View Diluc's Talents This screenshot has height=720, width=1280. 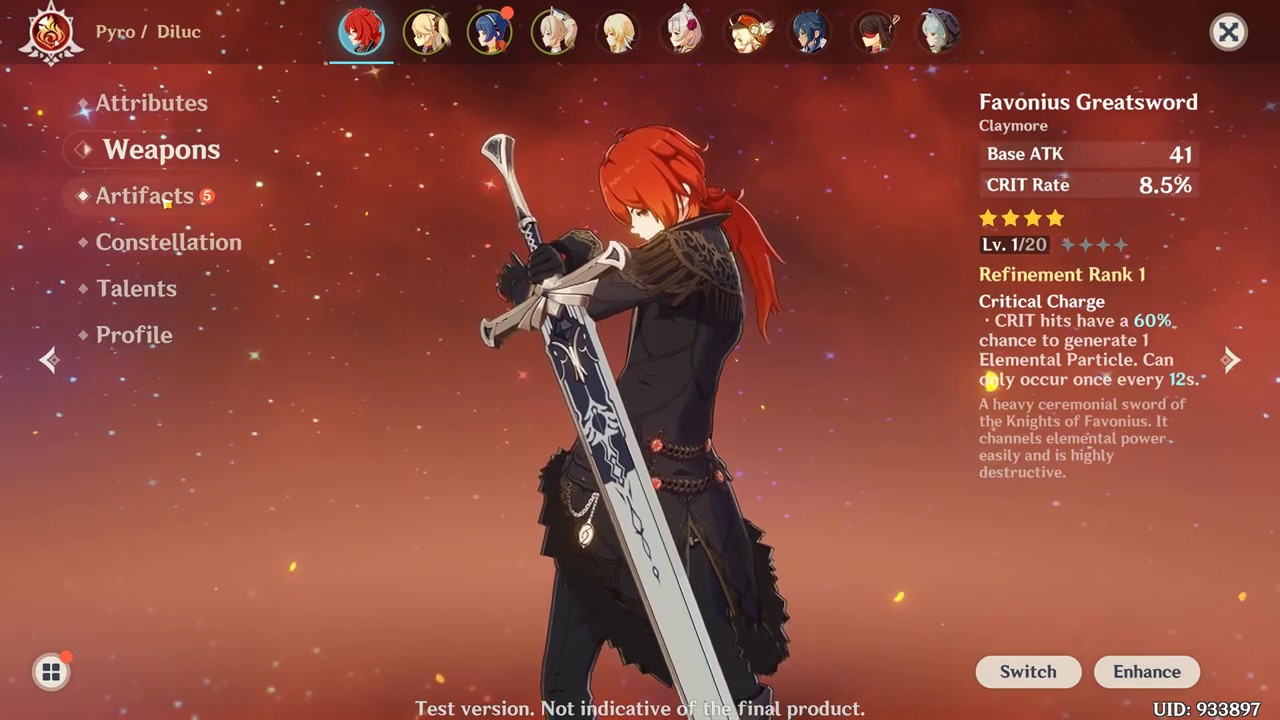tap(136, 289)
